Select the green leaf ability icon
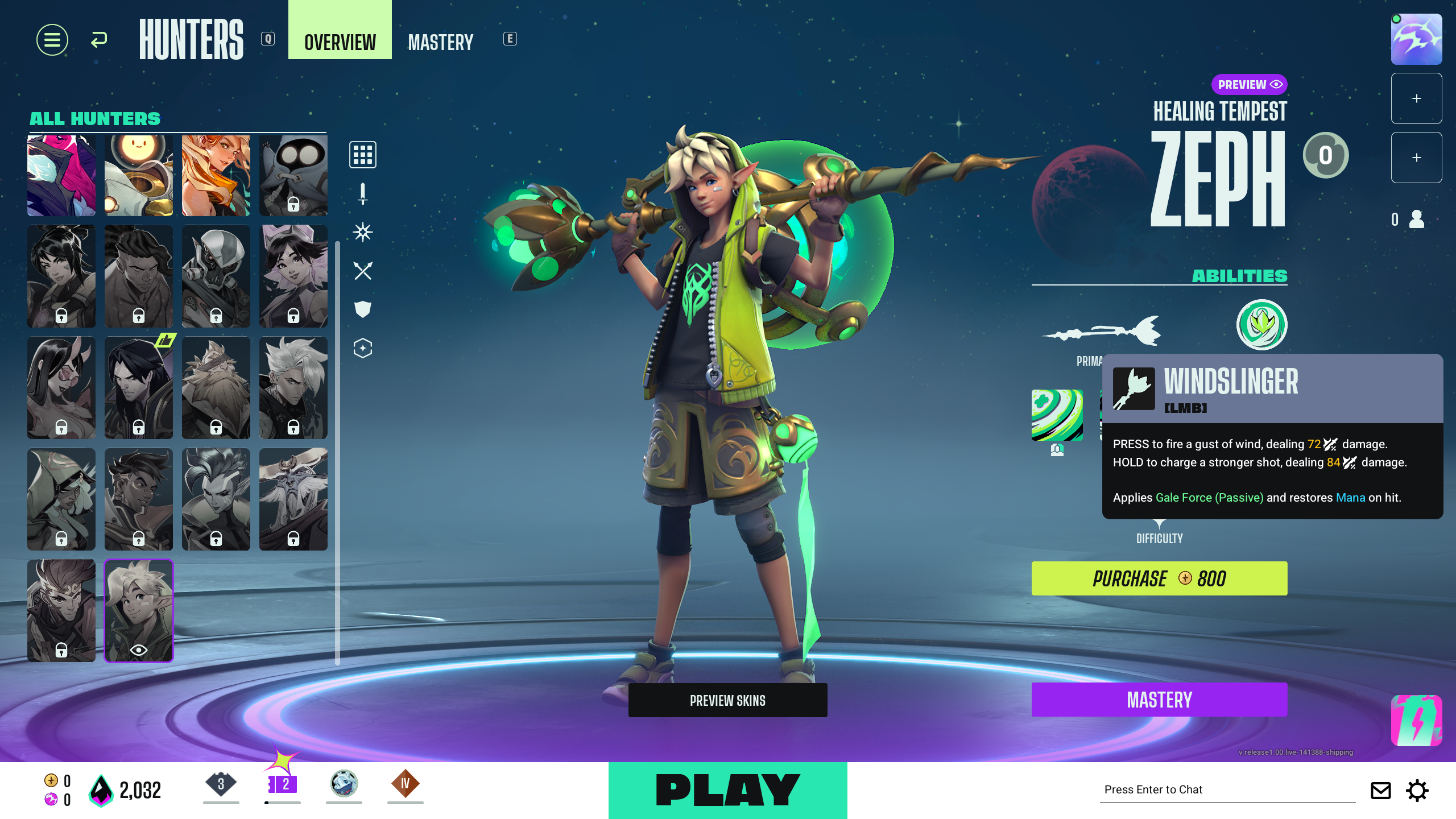 click(1261, 324)
